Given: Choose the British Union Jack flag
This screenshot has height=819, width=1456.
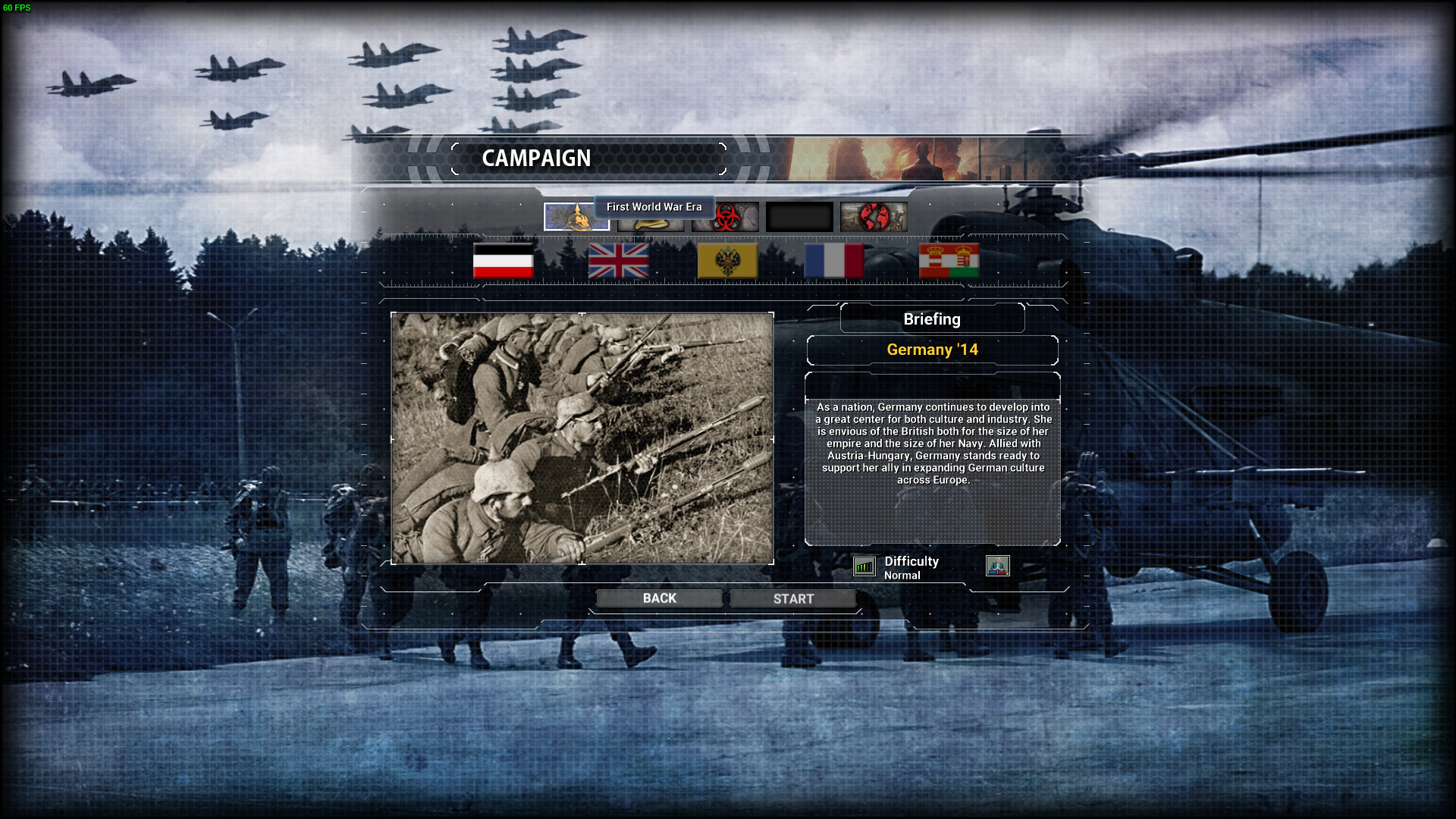Looking at the screenshot, I should (x=618, y=262).
